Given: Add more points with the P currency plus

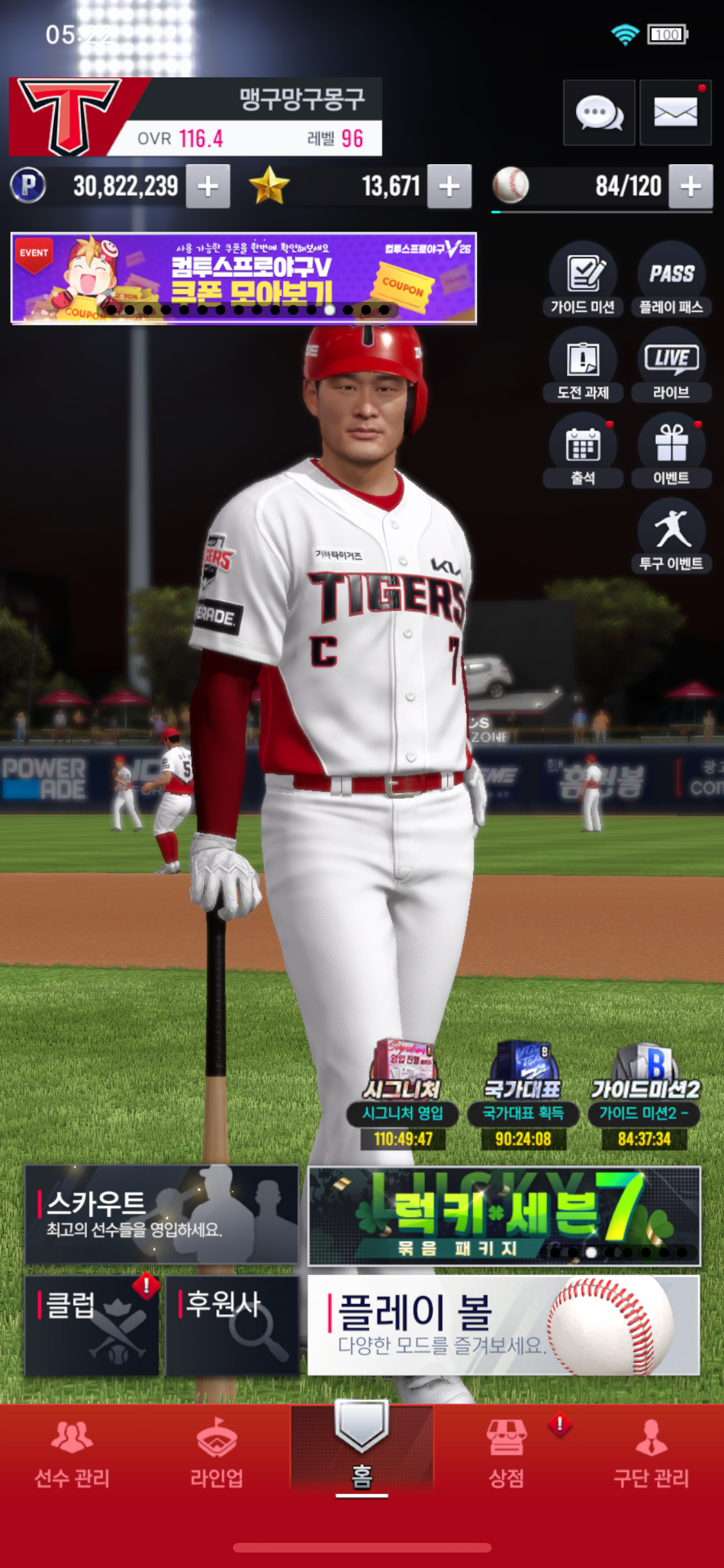Looking at the screenshot, I should coord(208,187).
